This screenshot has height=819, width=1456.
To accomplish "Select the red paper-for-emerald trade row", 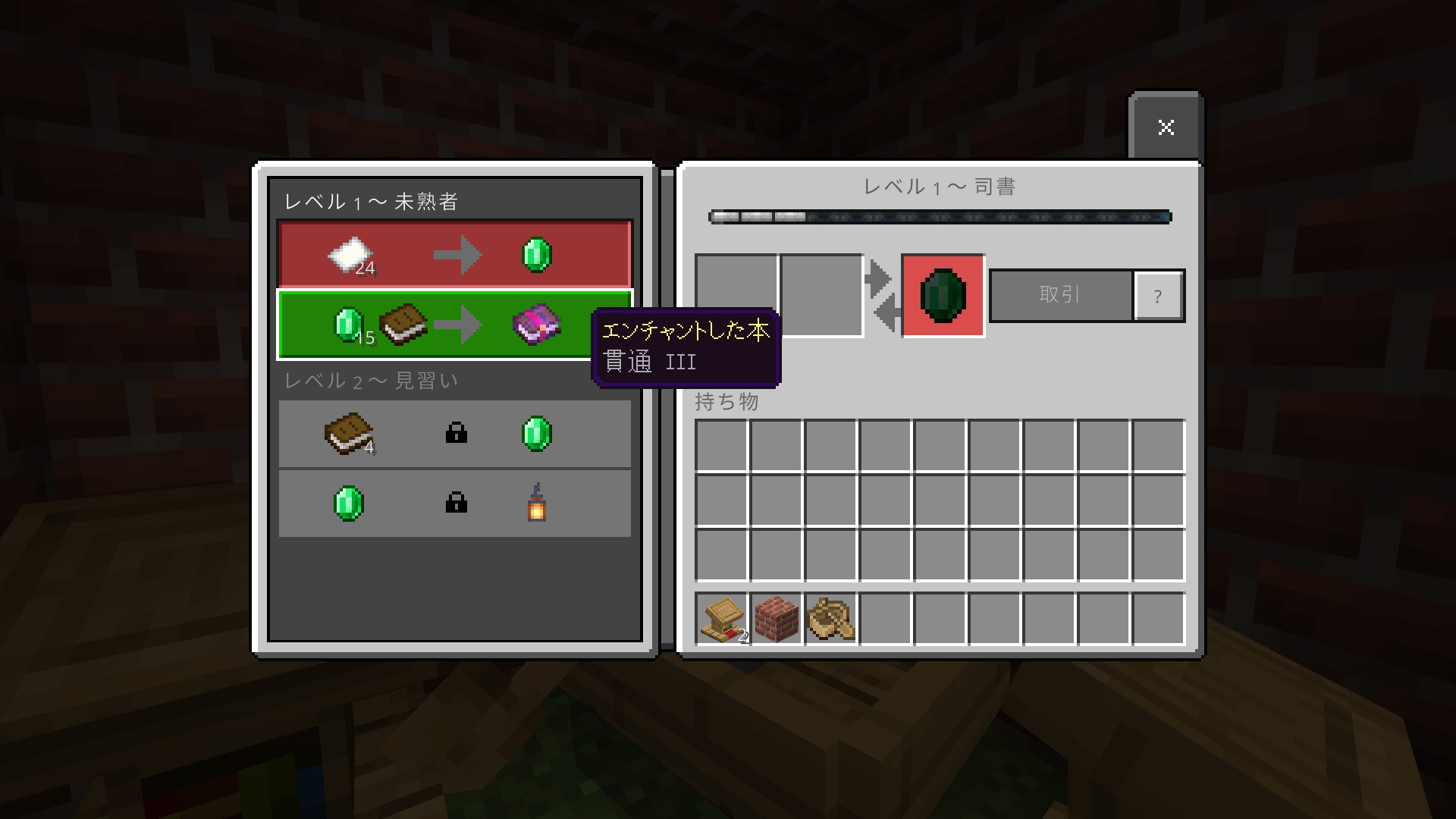I will pyautogui.click(x=455, y=254).
